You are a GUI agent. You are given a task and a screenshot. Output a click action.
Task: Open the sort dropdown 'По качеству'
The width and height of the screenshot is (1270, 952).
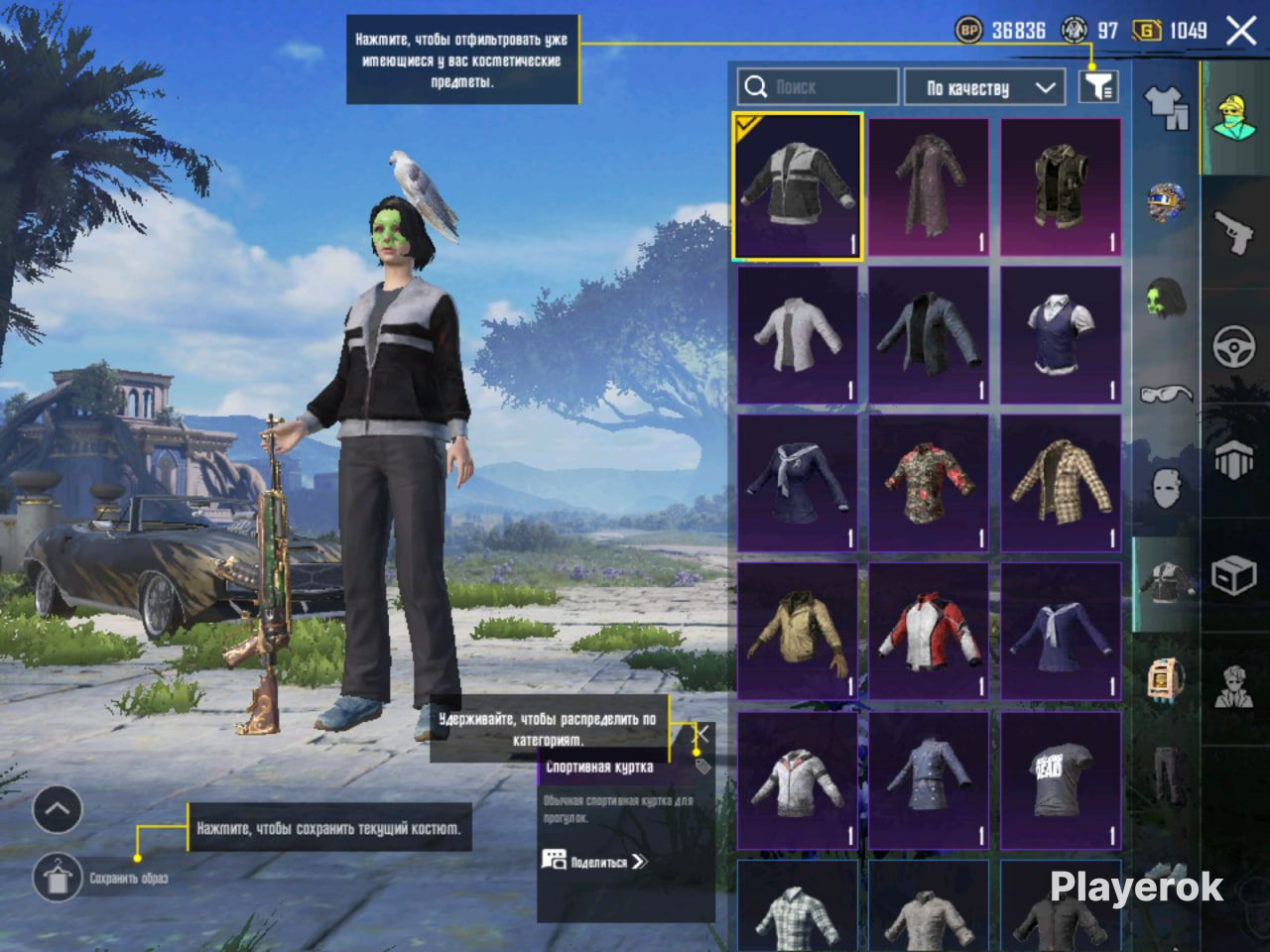[989, 87]
